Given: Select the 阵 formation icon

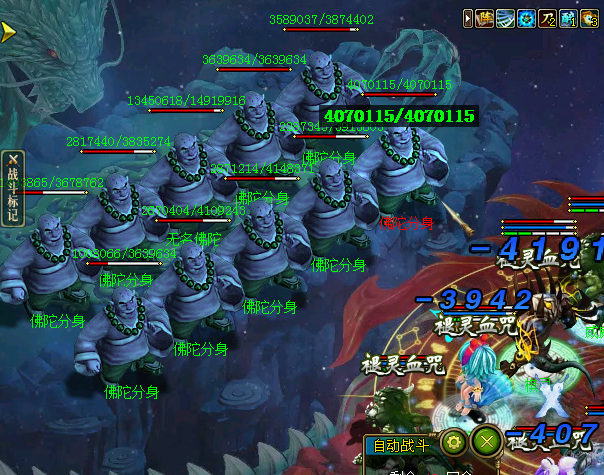Looking at the screenshot, I should [487, 18].
